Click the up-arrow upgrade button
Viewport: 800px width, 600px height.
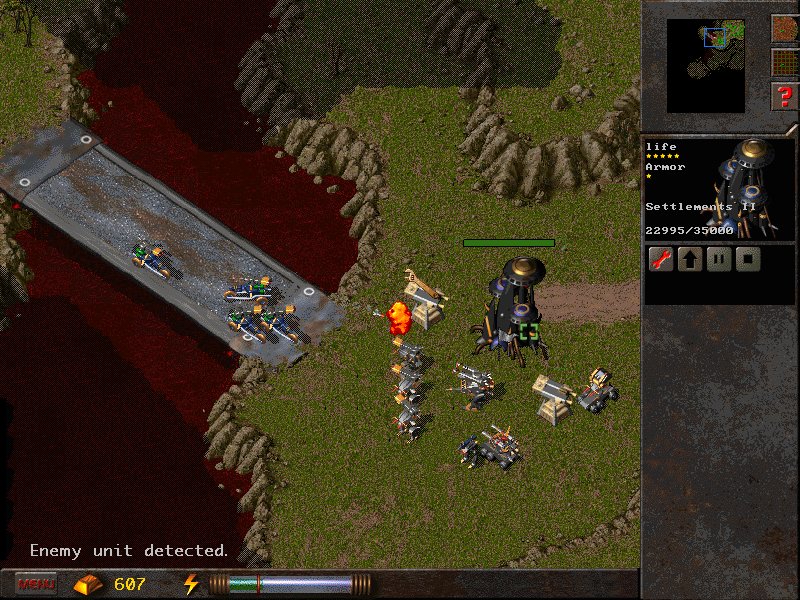click(x=689, y=261)
